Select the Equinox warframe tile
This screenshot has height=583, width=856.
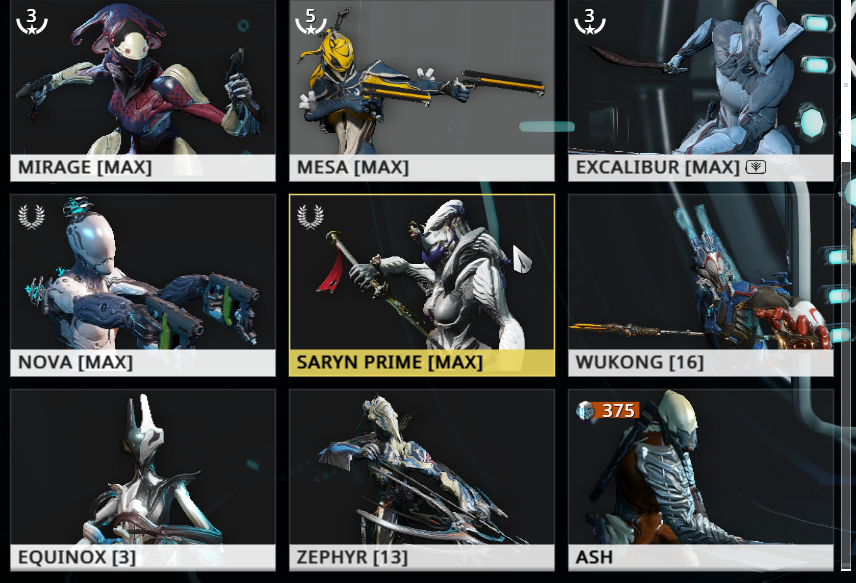(143, 478)
